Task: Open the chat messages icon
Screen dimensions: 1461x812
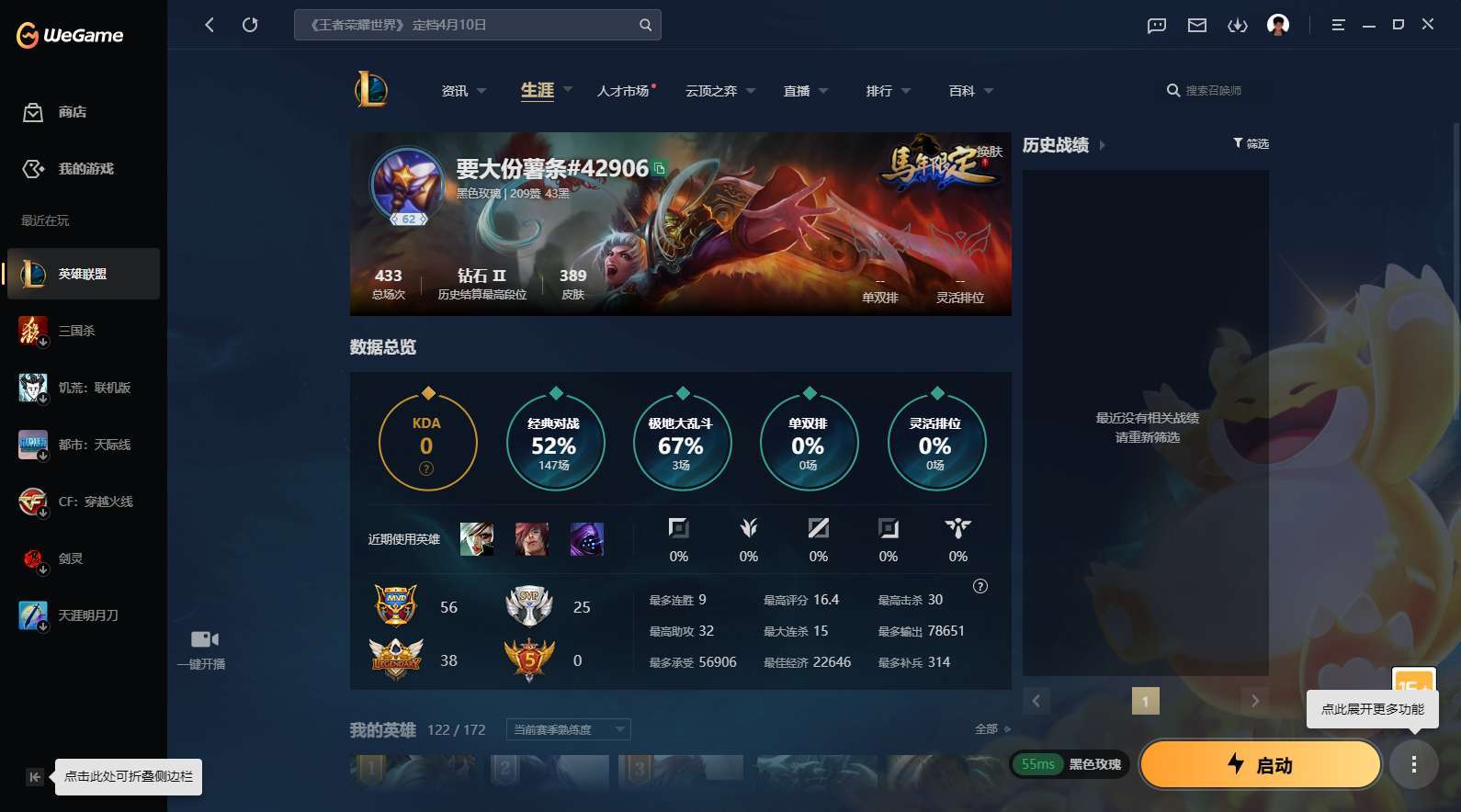Action: tap(1155, 25)
